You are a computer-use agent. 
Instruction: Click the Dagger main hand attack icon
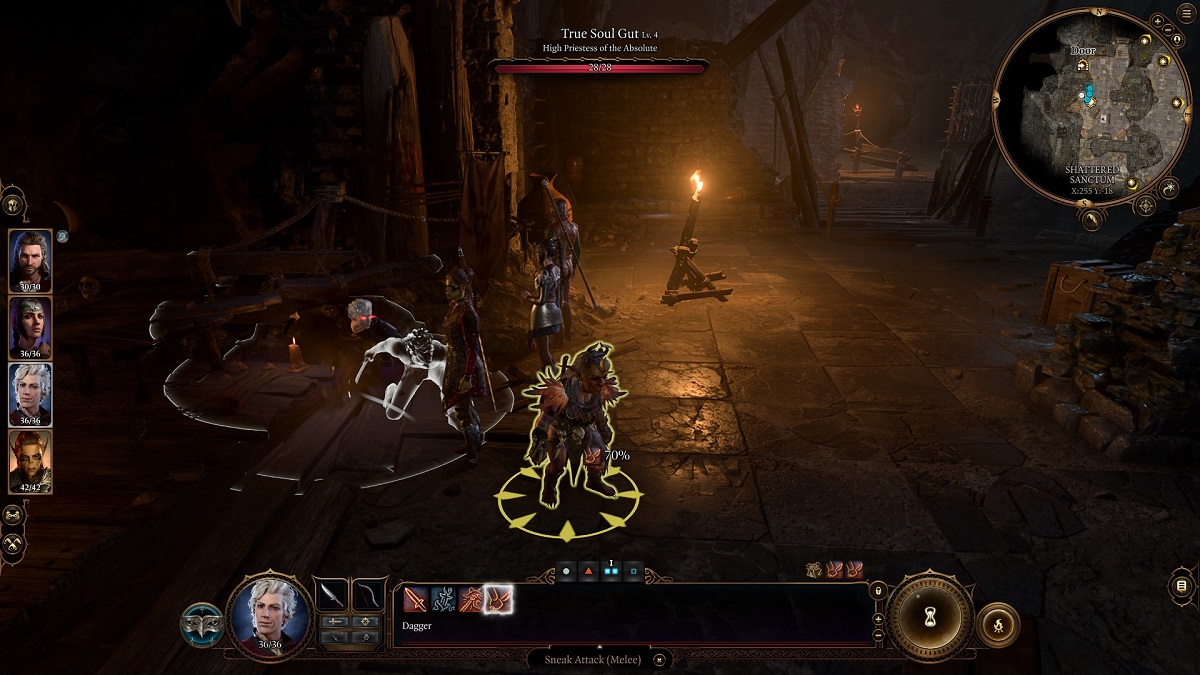point(415,600)
